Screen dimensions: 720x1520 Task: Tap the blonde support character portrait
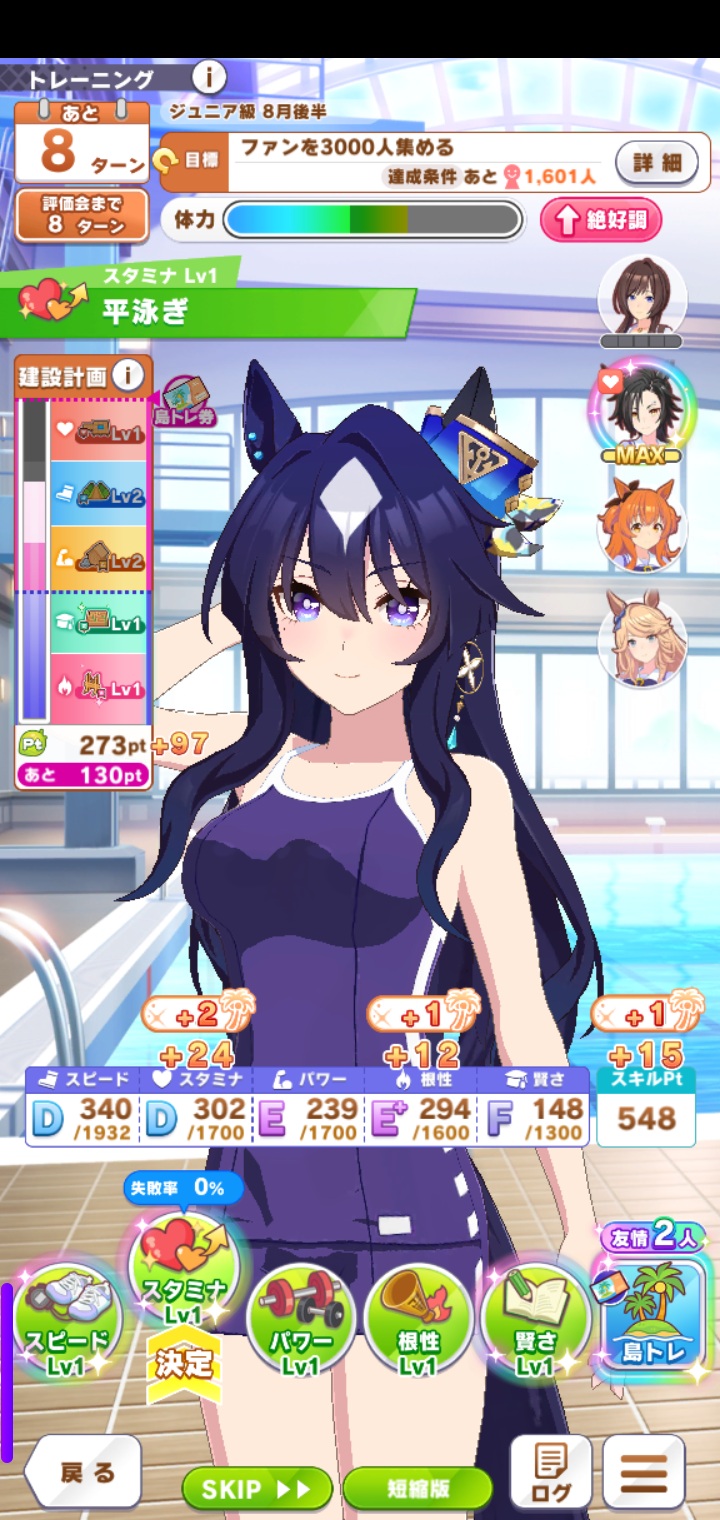pyautogui.click(x=641, y=640)
